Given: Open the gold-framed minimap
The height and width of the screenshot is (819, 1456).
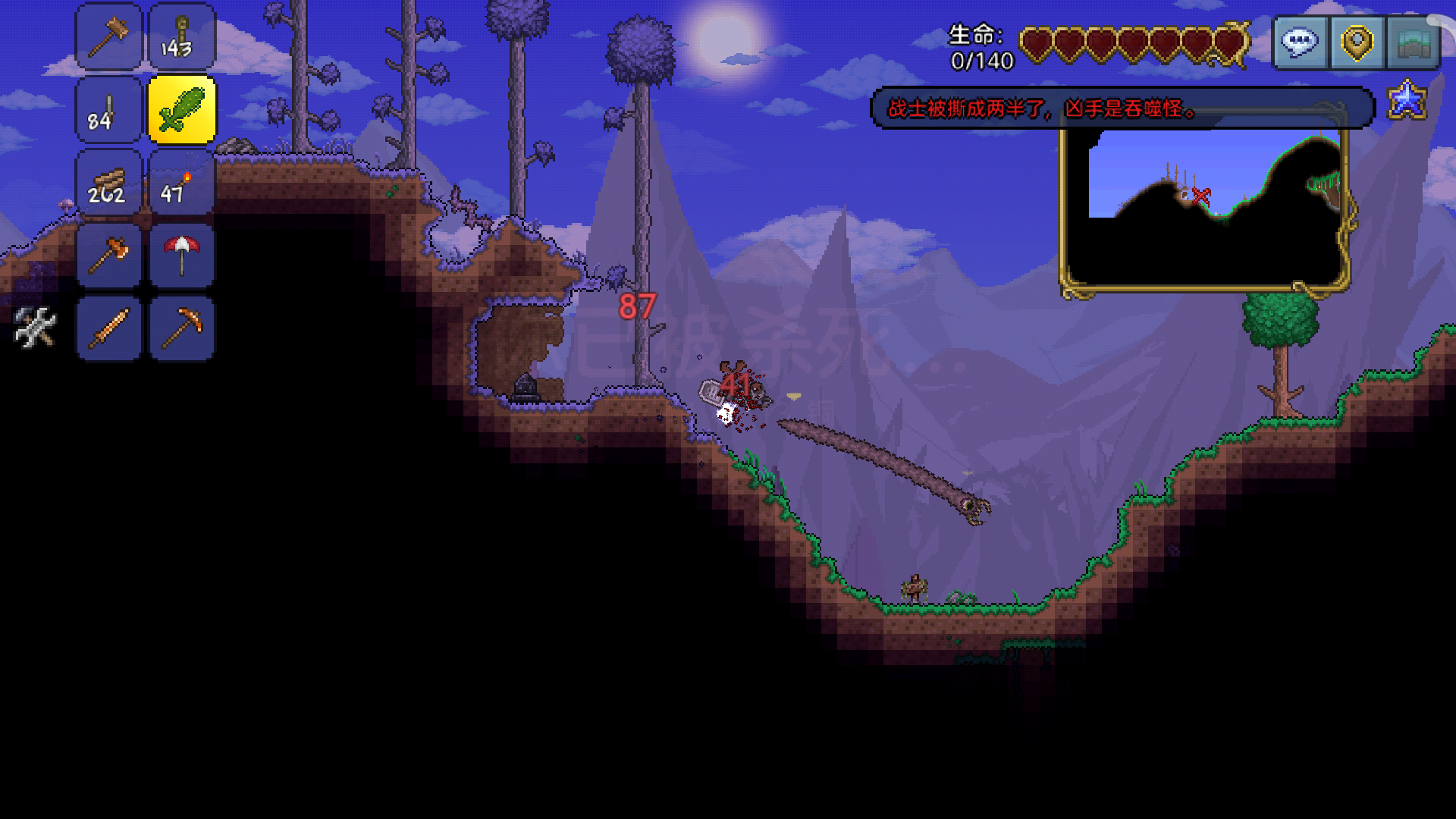Looking at the screenshot, I should point(1204,209).
